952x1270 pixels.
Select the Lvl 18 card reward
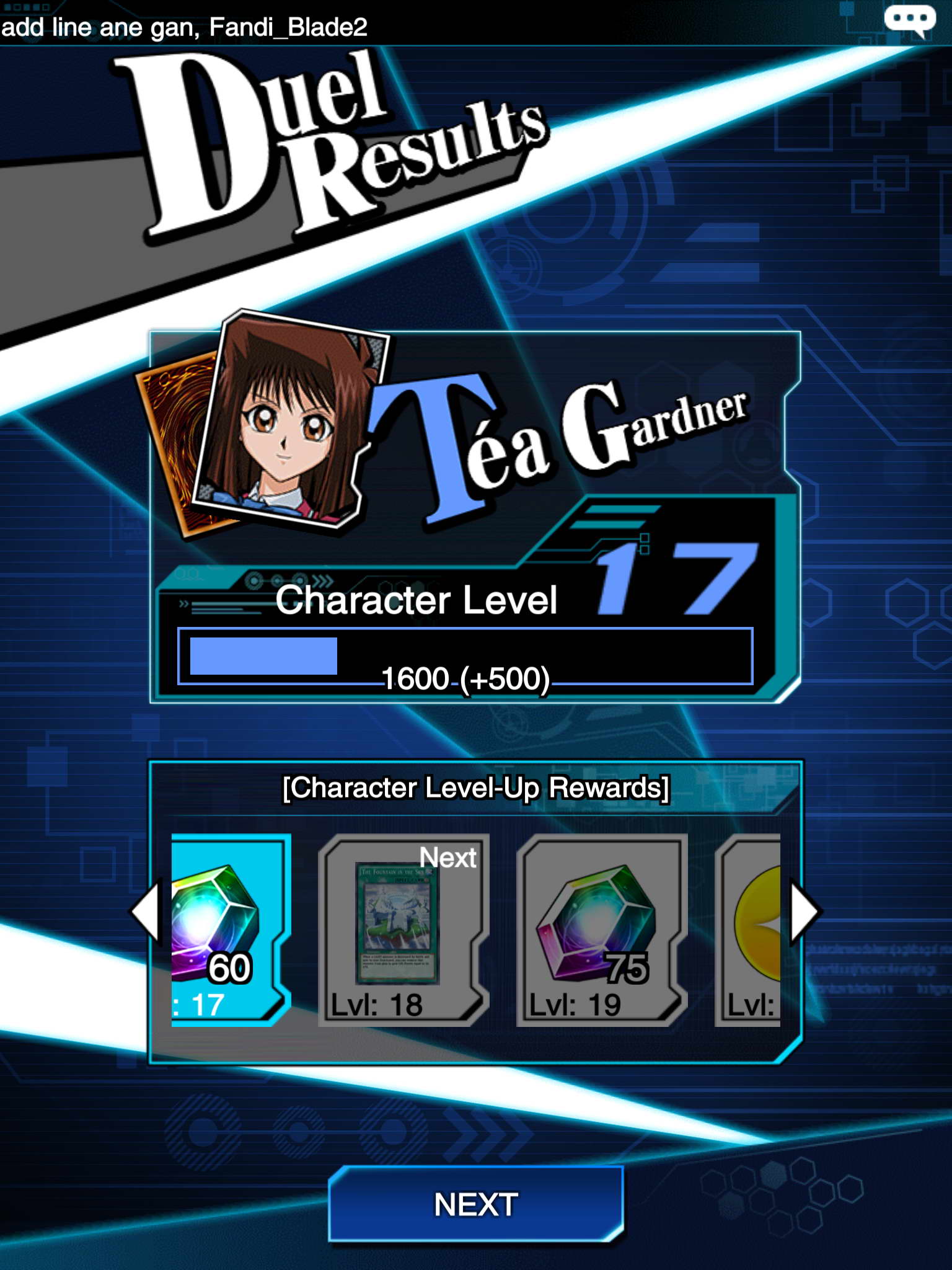tap(403, 929)
